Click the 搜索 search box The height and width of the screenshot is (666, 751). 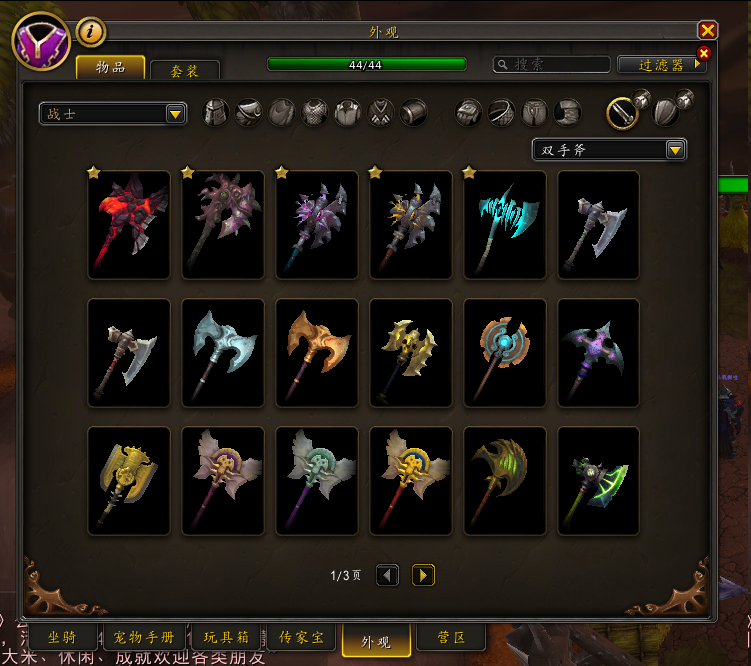pyautogui.click(x=552, y=64)
